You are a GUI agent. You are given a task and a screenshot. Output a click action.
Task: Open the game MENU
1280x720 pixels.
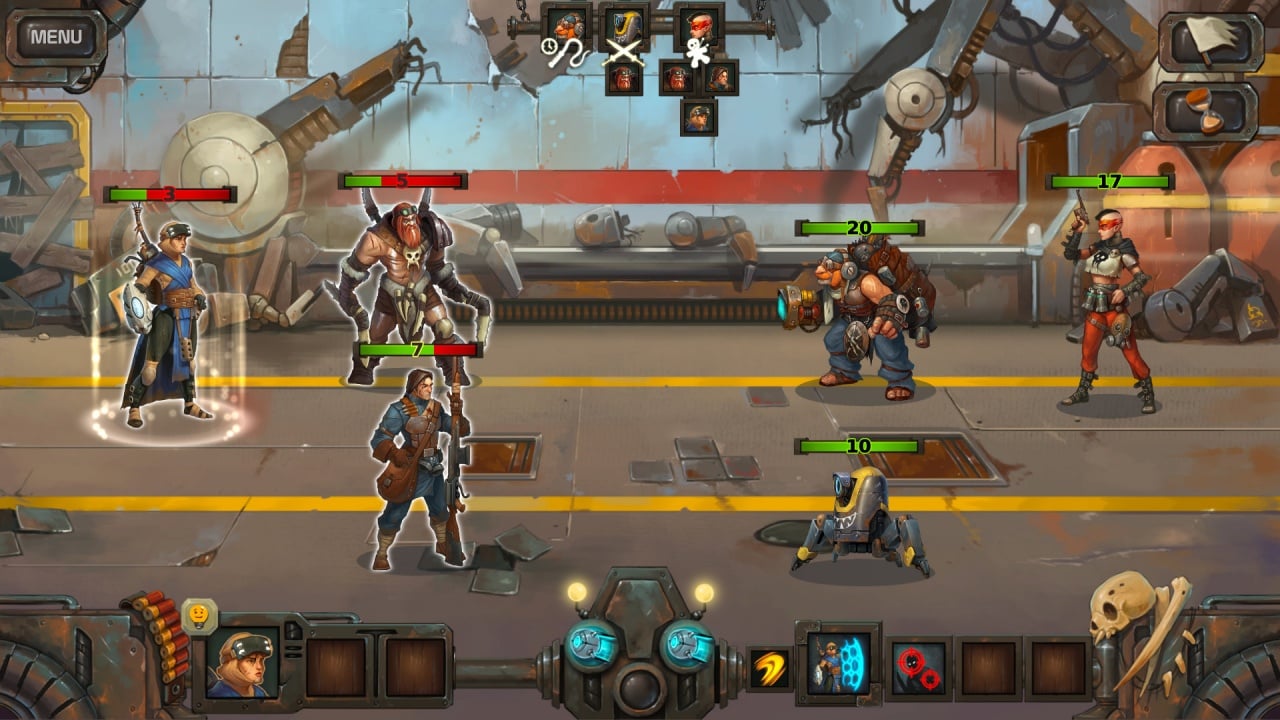(56, 38)
